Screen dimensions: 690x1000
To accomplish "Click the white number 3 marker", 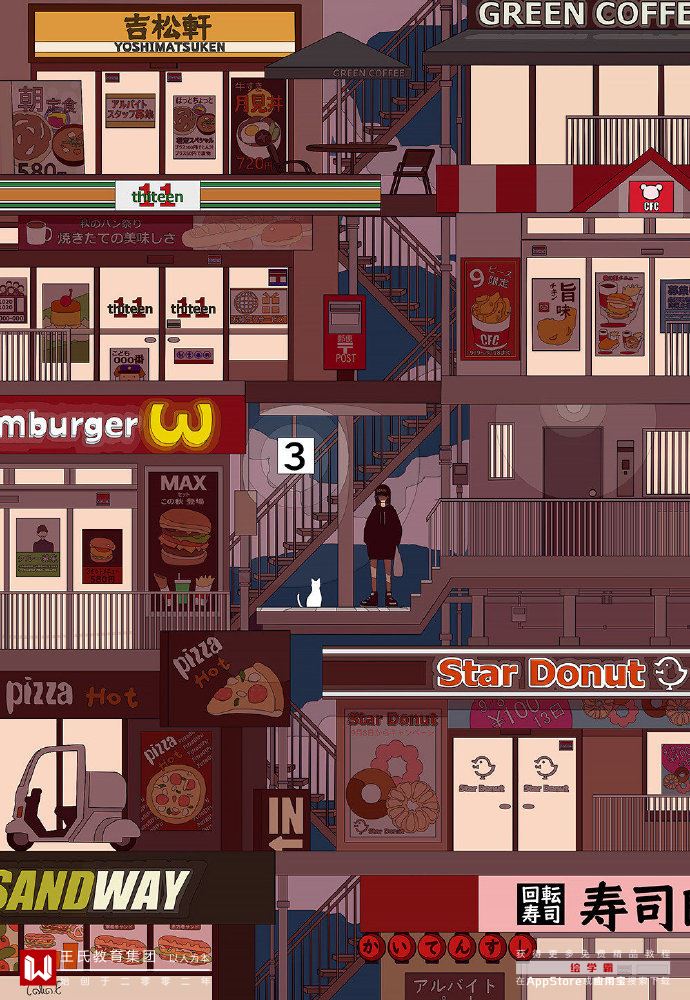I will click(294, 455).
